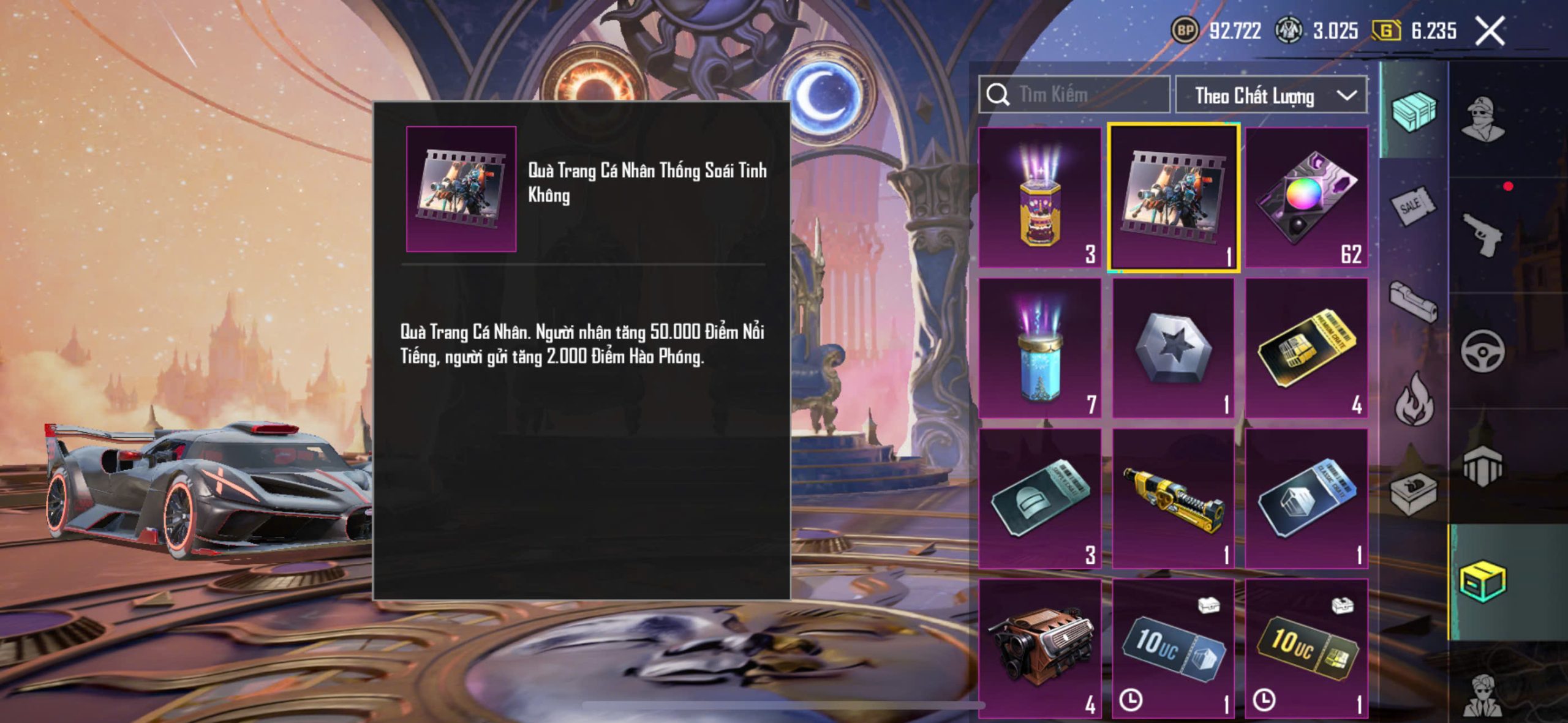Select the gold 10 UC voucher
Screen dimensions: 1568x723
(1306, 649)
